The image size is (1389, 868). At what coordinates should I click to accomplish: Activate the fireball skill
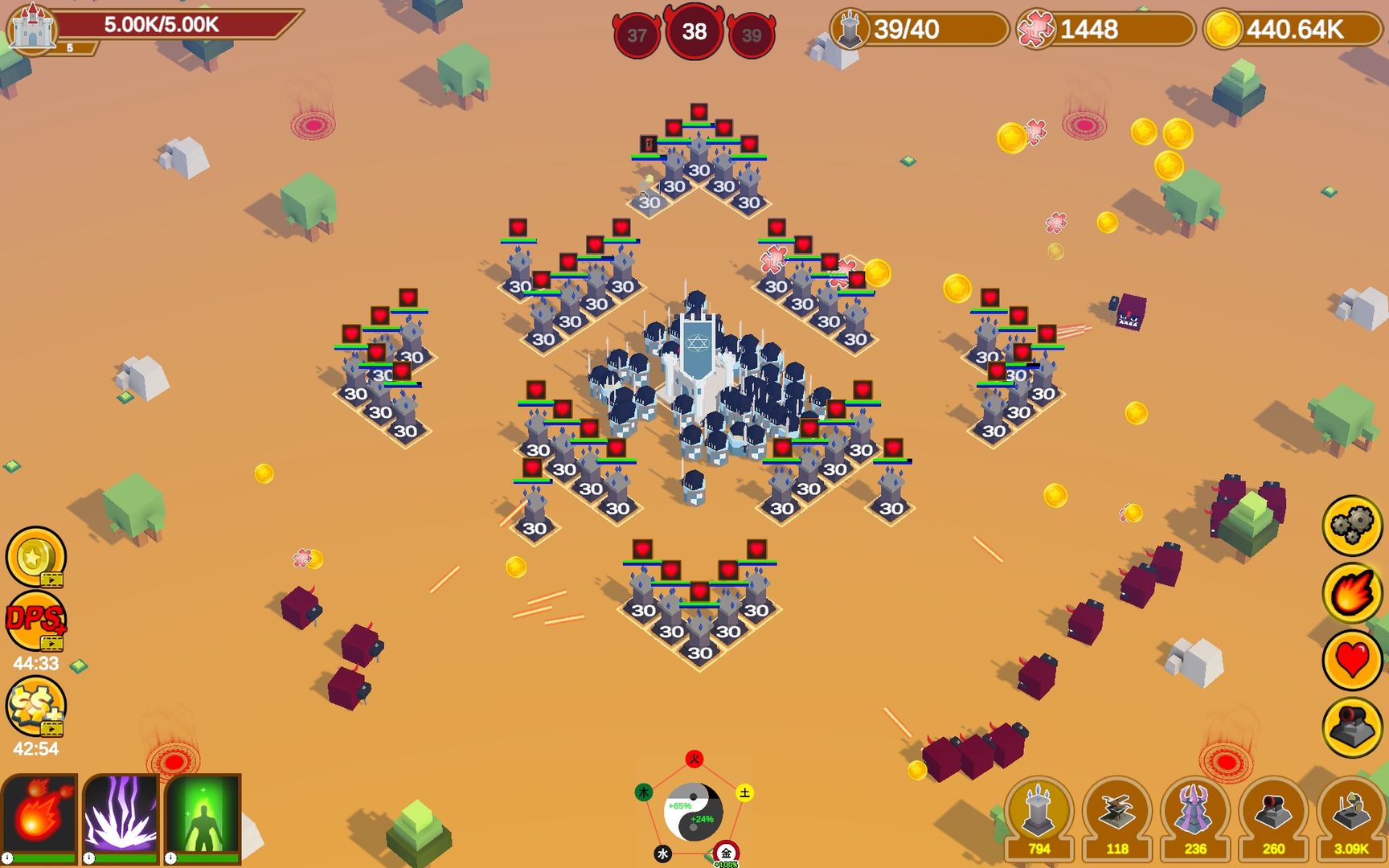[39, 814]
